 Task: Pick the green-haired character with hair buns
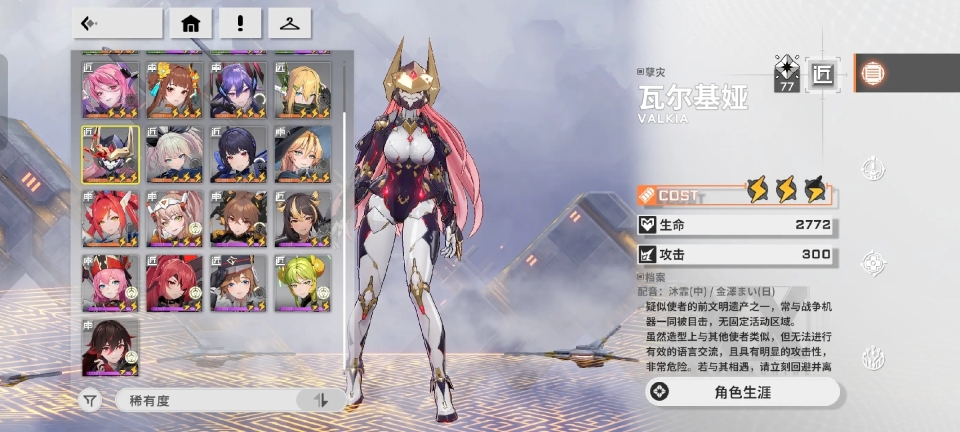point(302,283)
